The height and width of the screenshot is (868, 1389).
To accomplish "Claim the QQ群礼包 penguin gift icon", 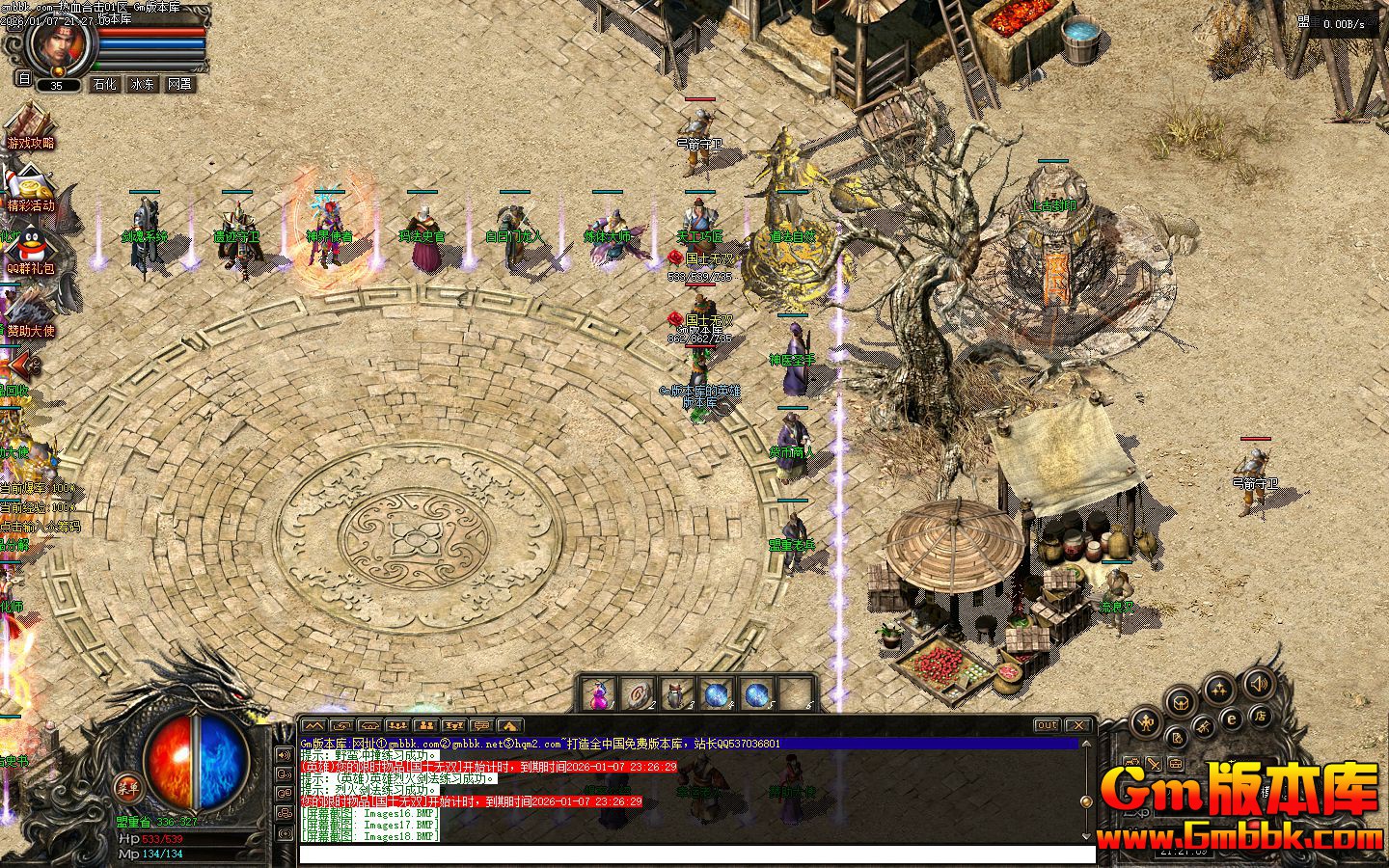I will coord(29,250).
